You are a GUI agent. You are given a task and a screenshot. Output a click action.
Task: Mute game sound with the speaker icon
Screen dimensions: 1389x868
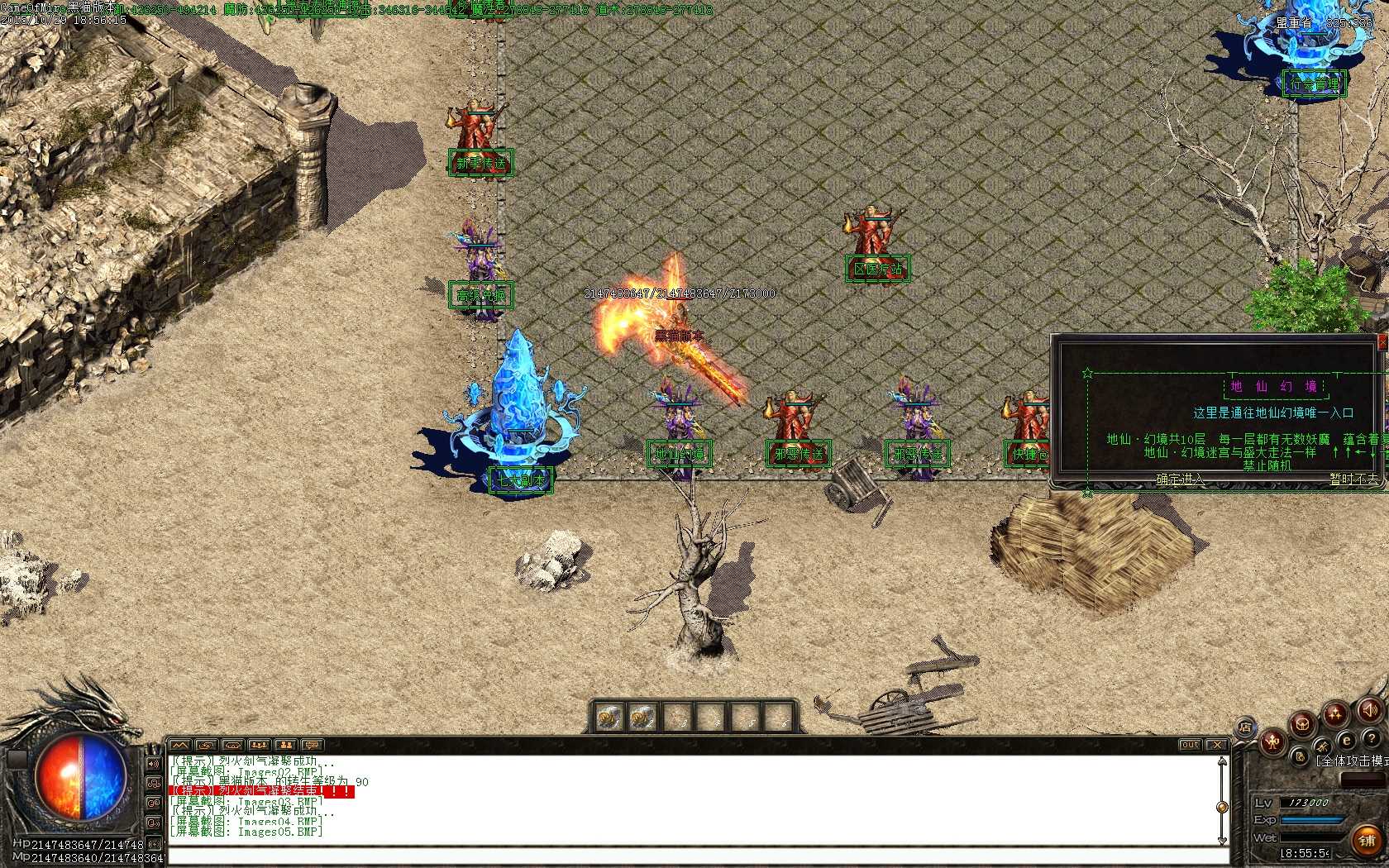[1369, 710]
